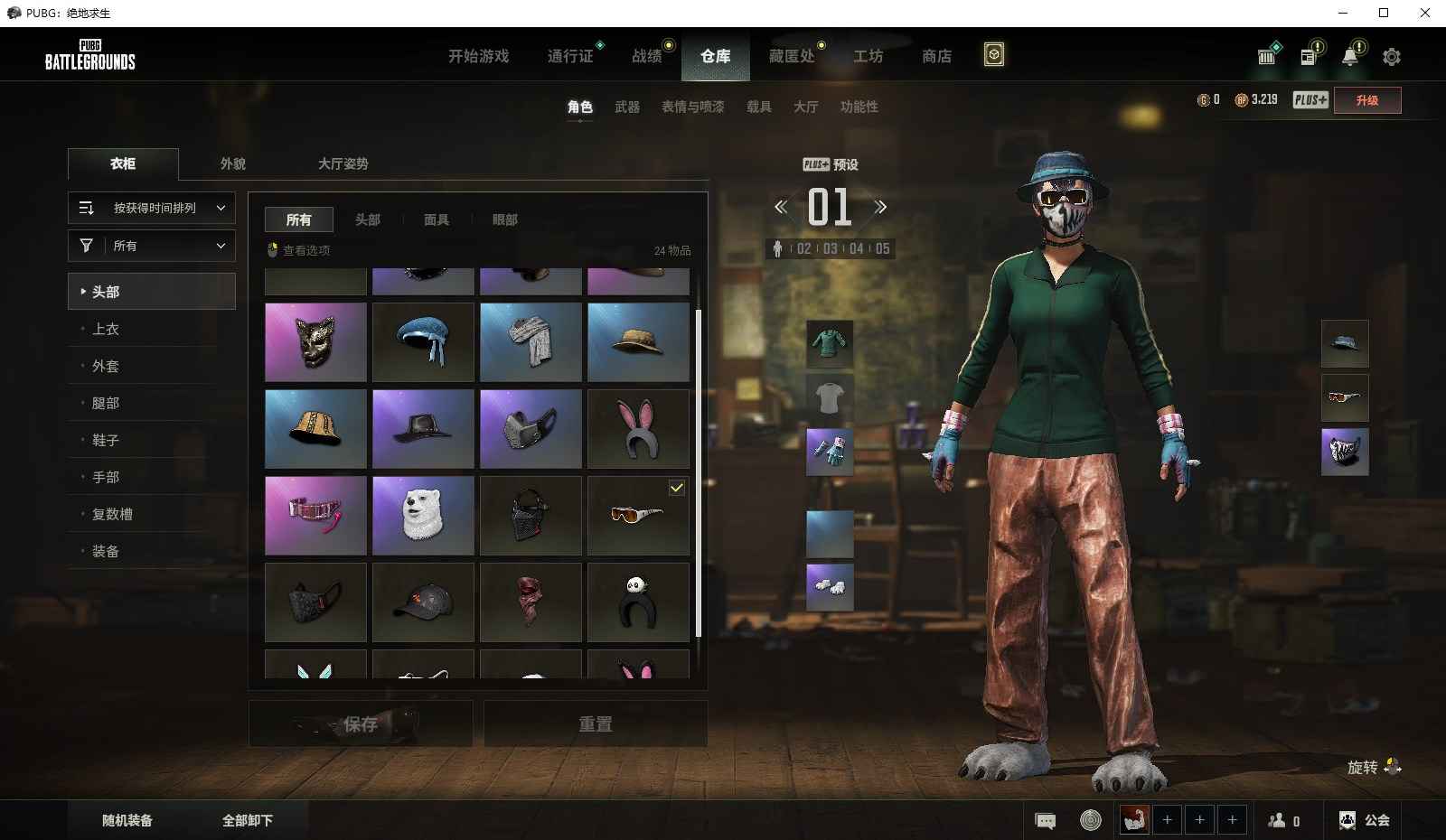Pick the blue beret item
Image resolution: width=1446 pixels, height=840 pixels.
point(423,341)
